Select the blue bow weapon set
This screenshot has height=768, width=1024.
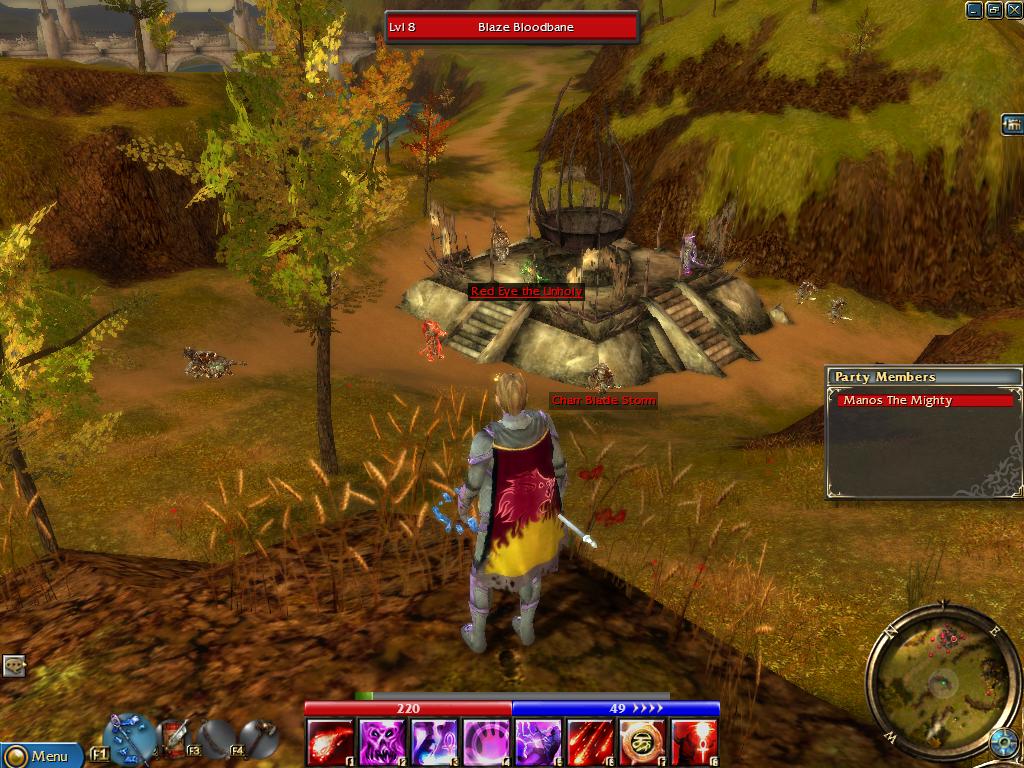point(128,737)
